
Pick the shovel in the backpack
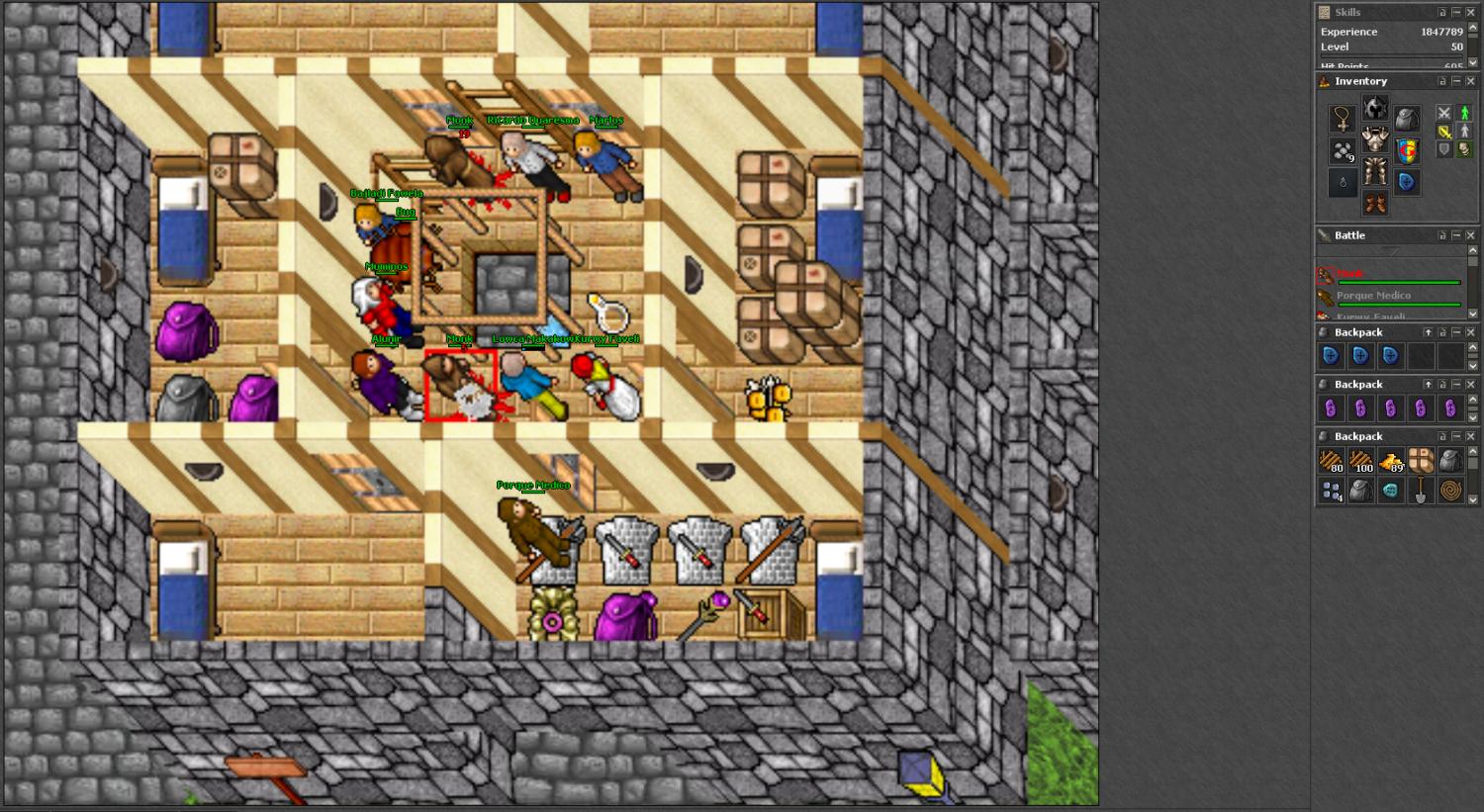click(1421, 491)
